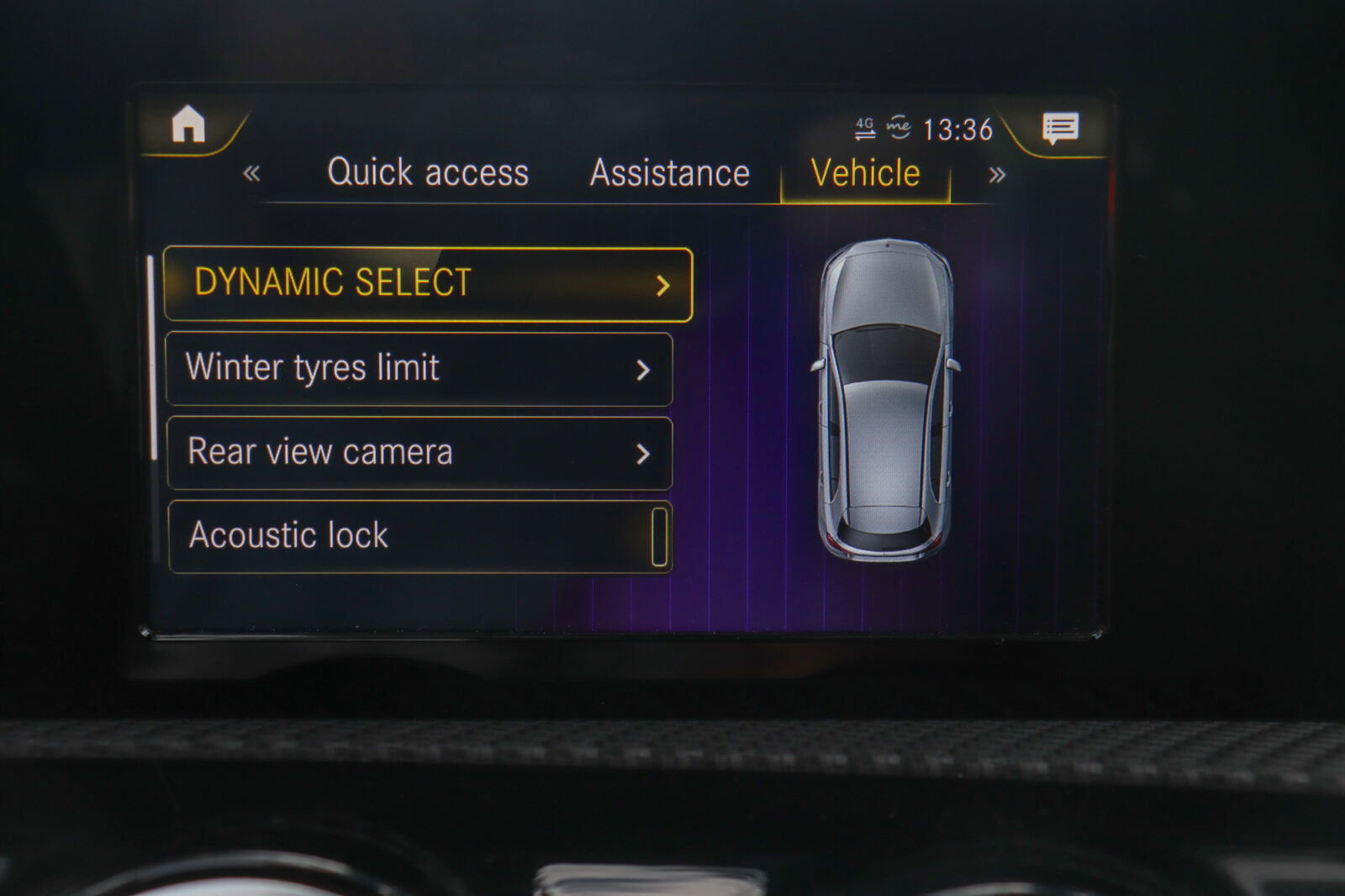Open the messages notification icon
Image resolution: width=1345 pixels, height=896 pixels.
[x=1060, y=129]
